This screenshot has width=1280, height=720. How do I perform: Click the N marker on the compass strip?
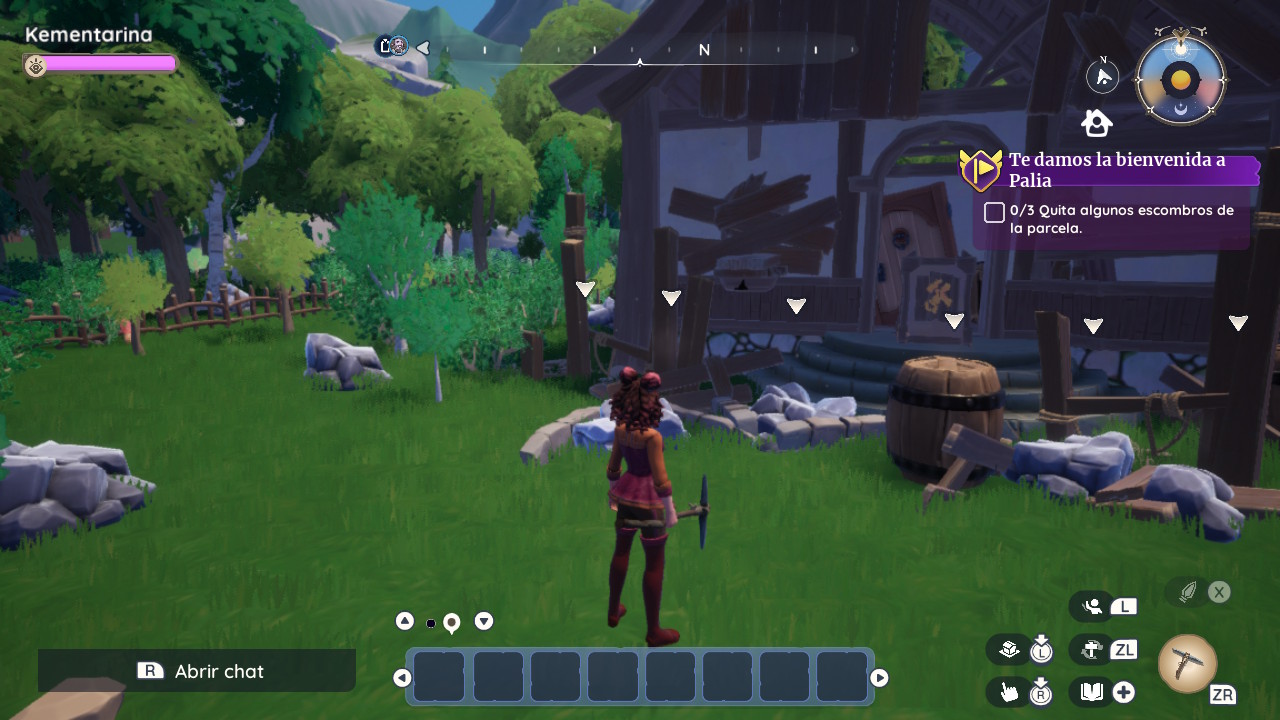click(x=704, y=50)
